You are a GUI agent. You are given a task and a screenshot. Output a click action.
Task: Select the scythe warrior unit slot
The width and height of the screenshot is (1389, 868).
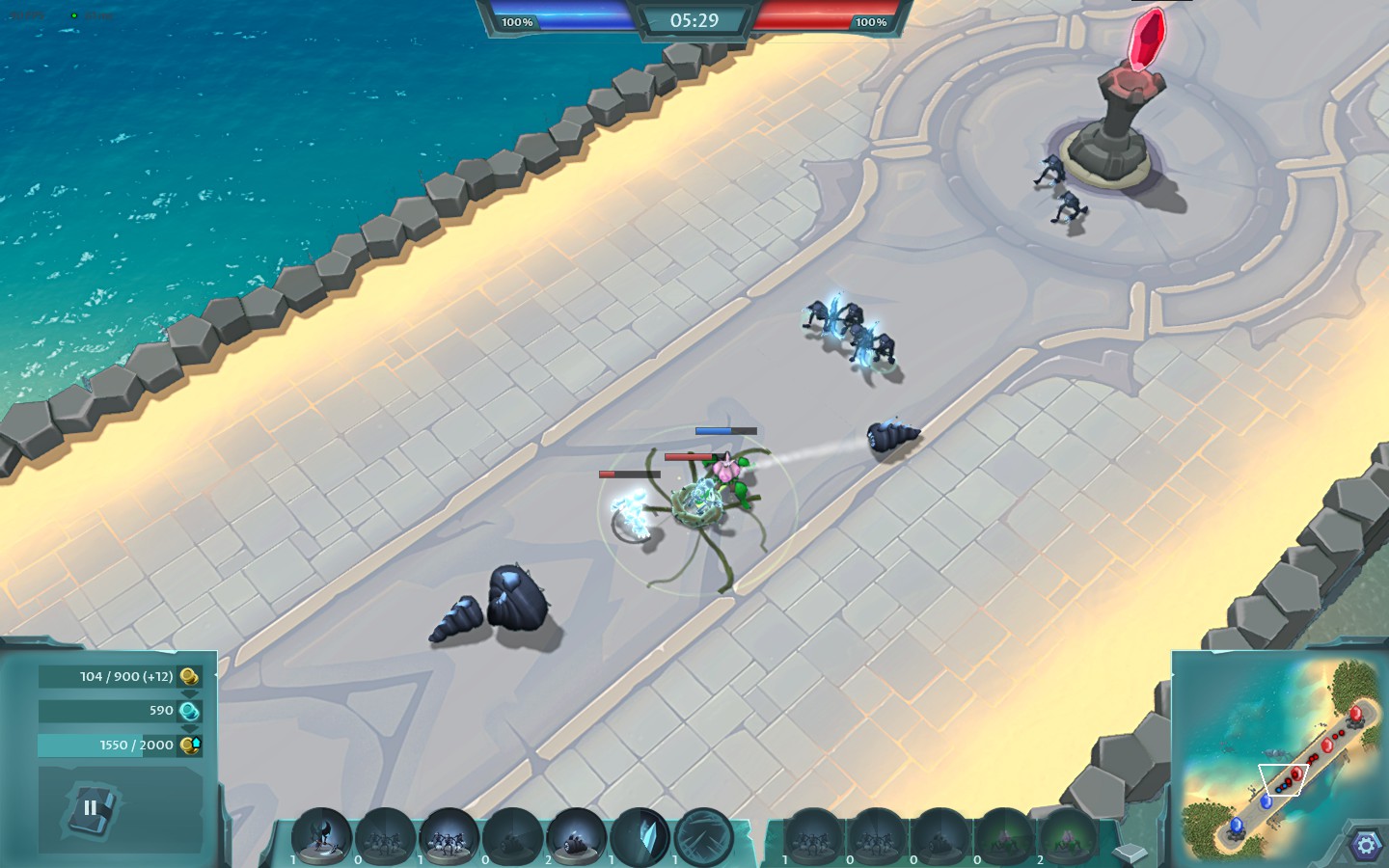click(321, 835)
